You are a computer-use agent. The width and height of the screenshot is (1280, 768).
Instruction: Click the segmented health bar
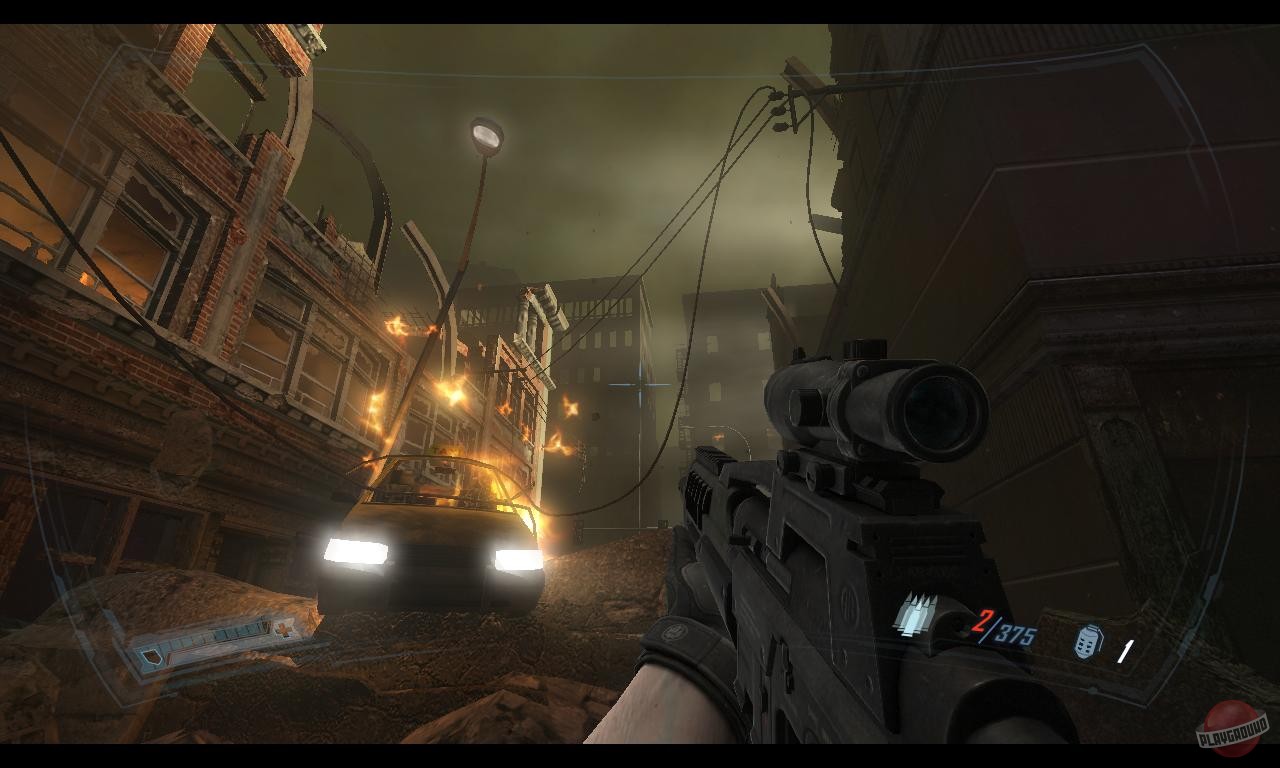click(212, 636)
